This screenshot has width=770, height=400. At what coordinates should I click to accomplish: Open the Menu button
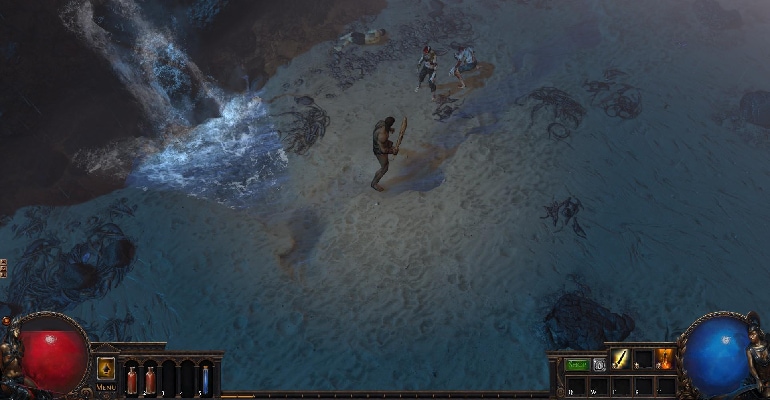point(106,386)
